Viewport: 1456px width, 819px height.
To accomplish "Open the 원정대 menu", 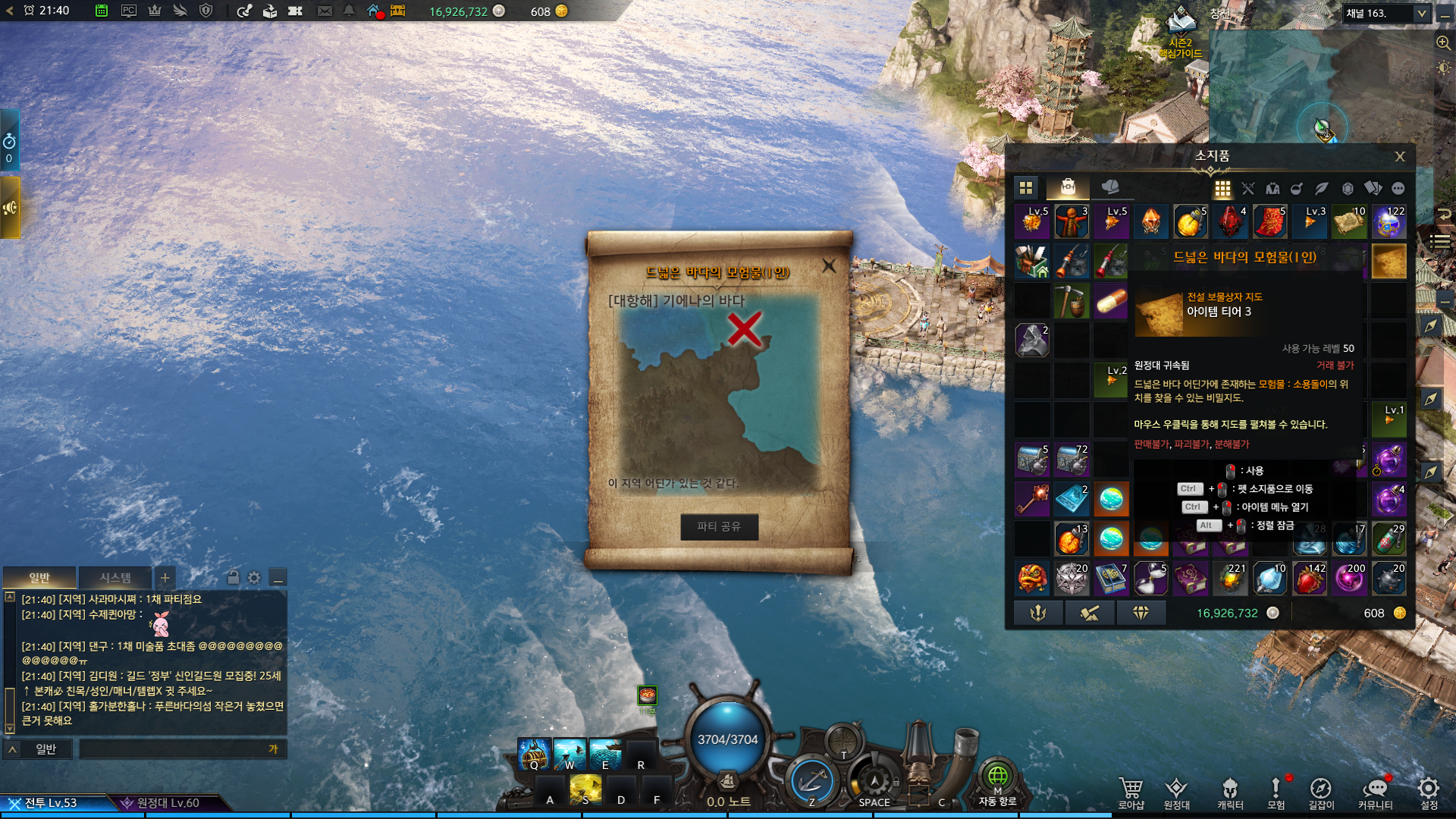I will click(1176, 793).
